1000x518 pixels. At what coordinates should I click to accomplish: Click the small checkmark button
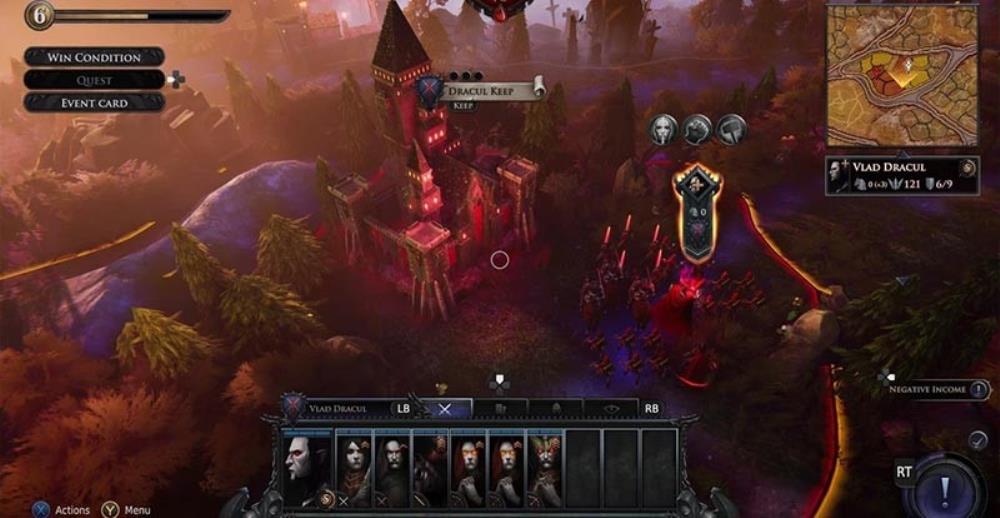pyautogui.click(x=978, y=439)
